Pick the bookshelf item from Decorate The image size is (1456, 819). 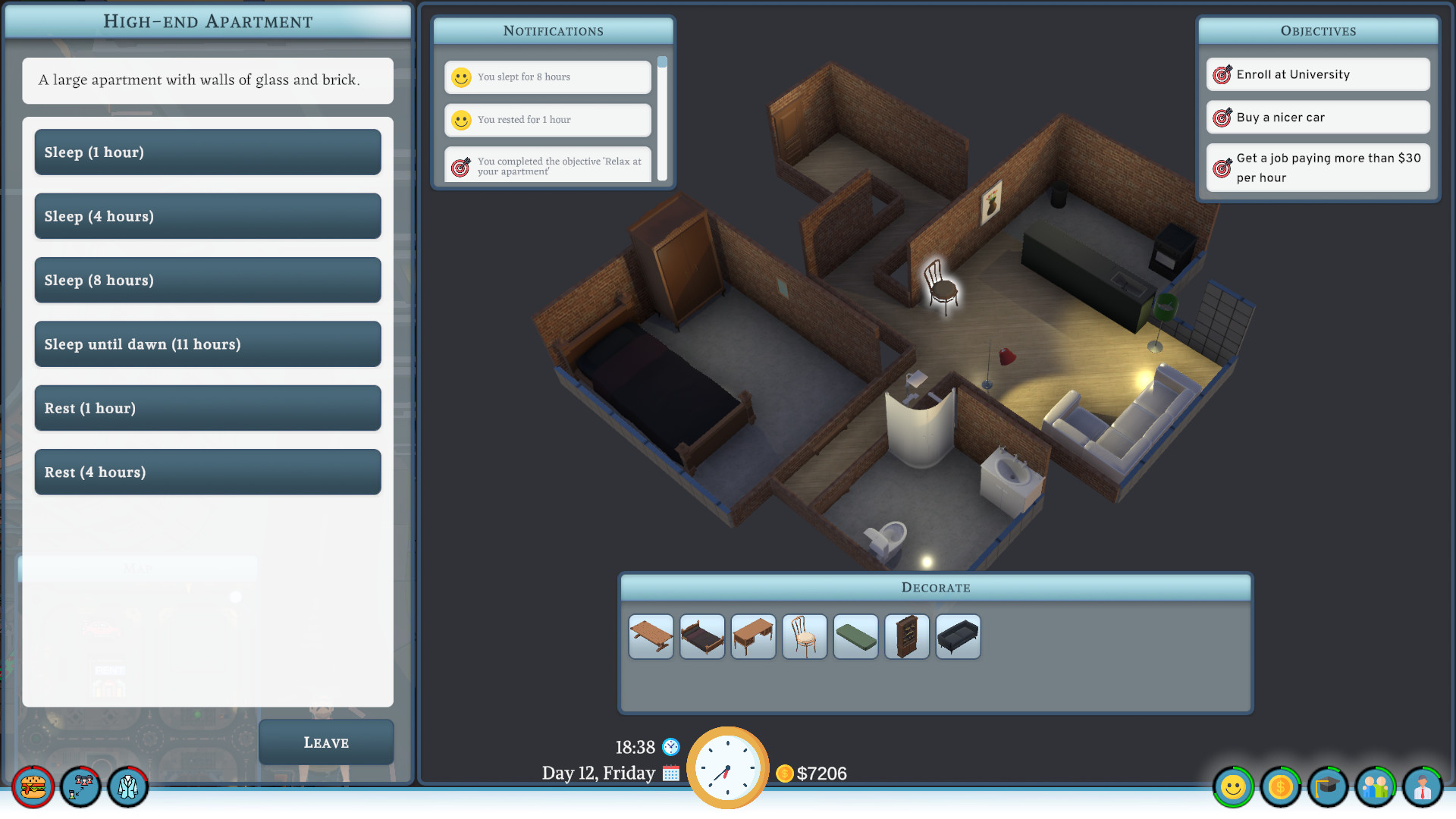point(906,637)
